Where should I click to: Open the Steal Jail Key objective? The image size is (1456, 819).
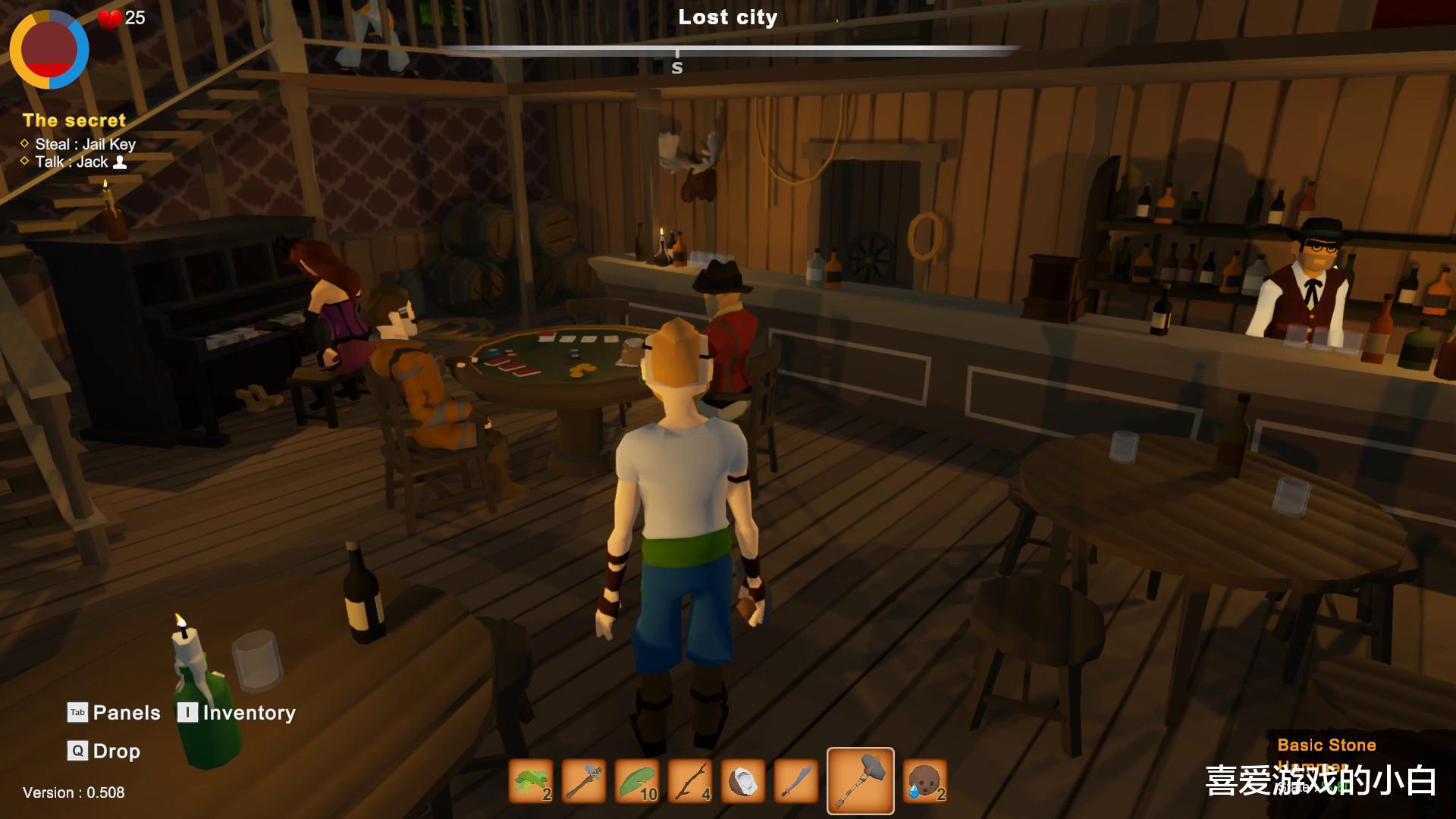click(x=85, y=144)
